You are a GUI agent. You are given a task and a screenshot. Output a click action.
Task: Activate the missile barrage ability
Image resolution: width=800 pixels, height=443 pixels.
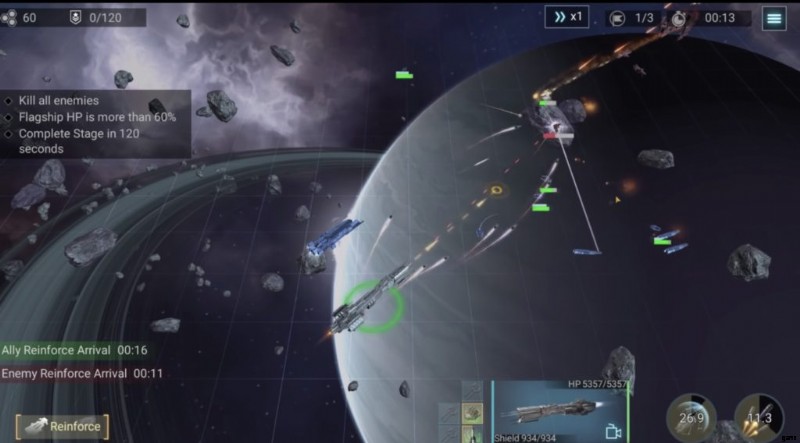(759, 418)
